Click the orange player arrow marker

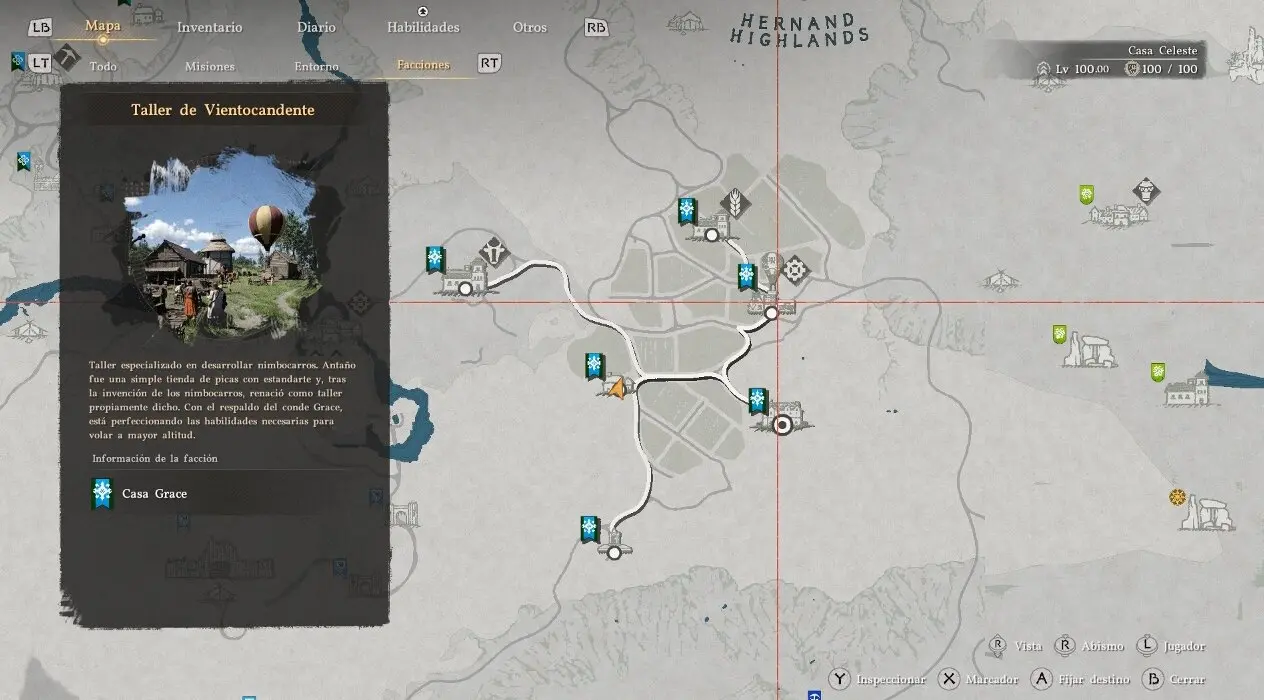pos(618,387)
